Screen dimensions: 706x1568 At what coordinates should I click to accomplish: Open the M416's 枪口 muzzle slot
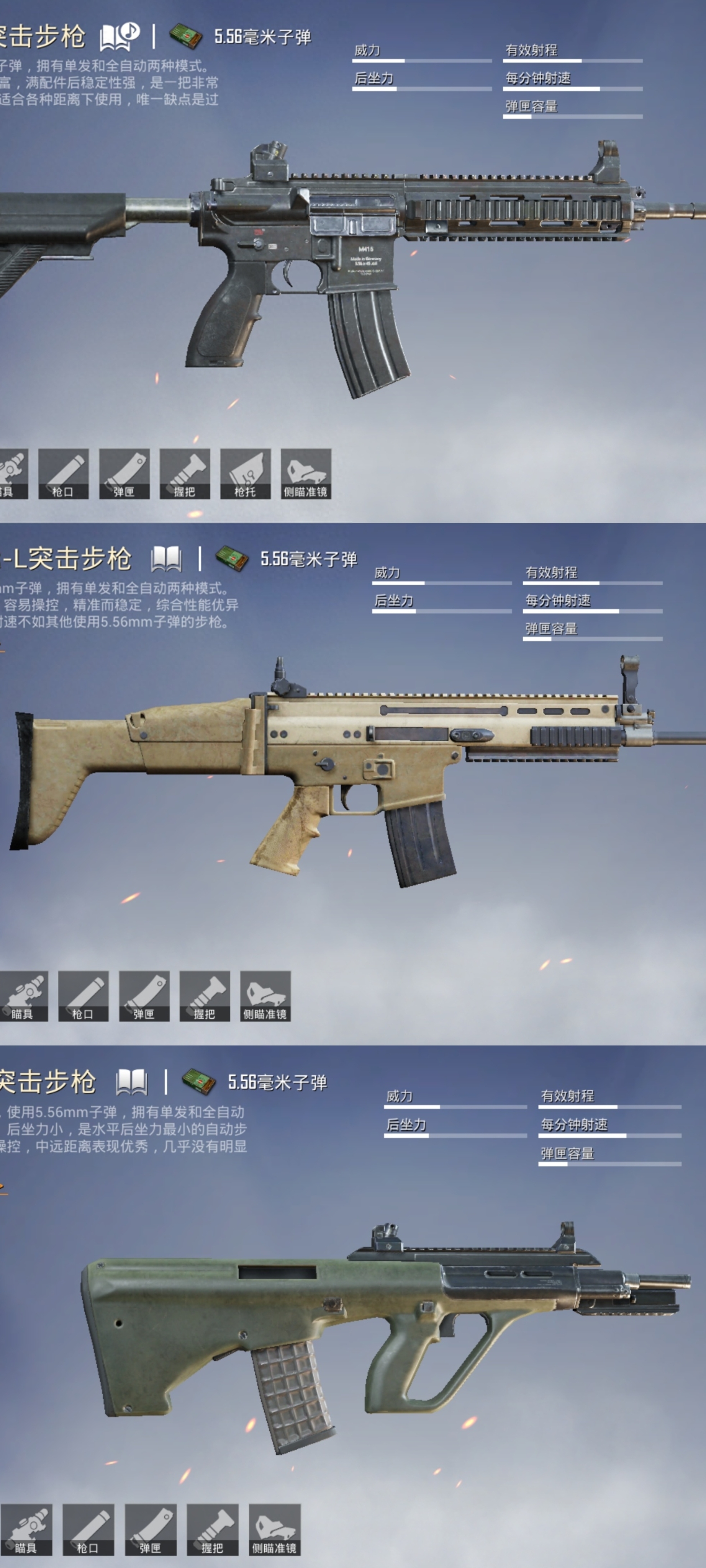coord(63,474)
